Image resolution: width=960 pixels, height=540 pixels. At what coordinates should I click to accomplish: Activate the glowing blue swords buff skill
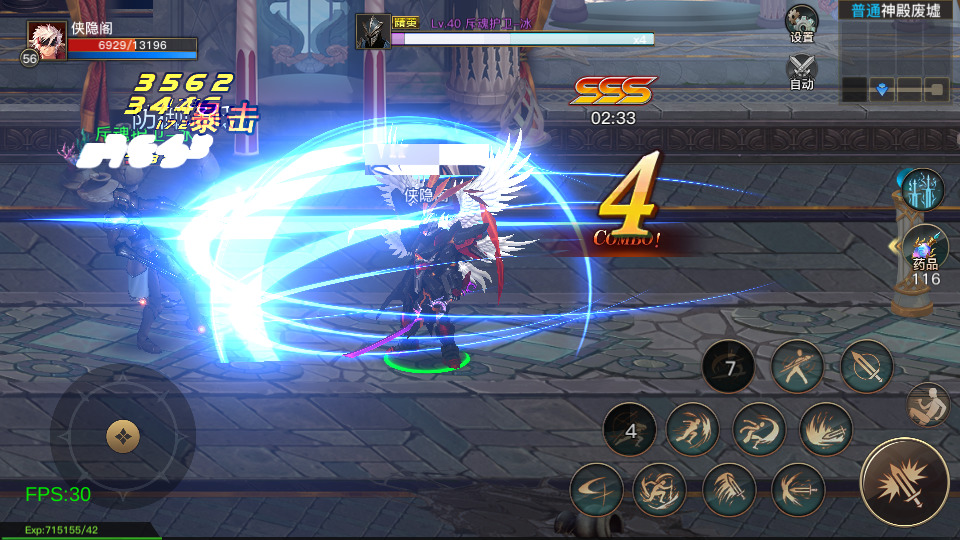coord(922,190)
